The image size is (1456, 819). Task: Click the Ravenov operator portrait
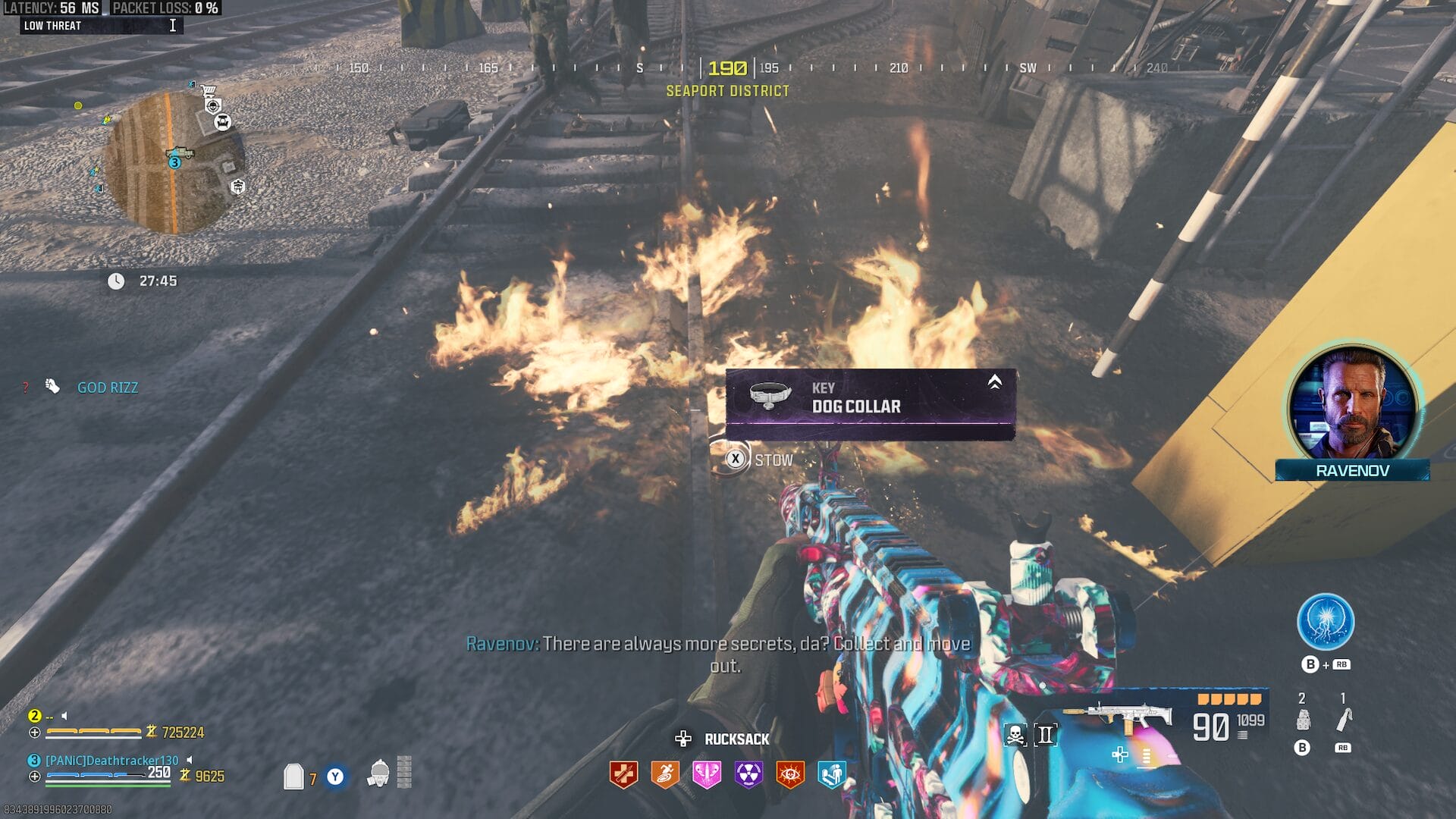click(x=1352, y=404)
